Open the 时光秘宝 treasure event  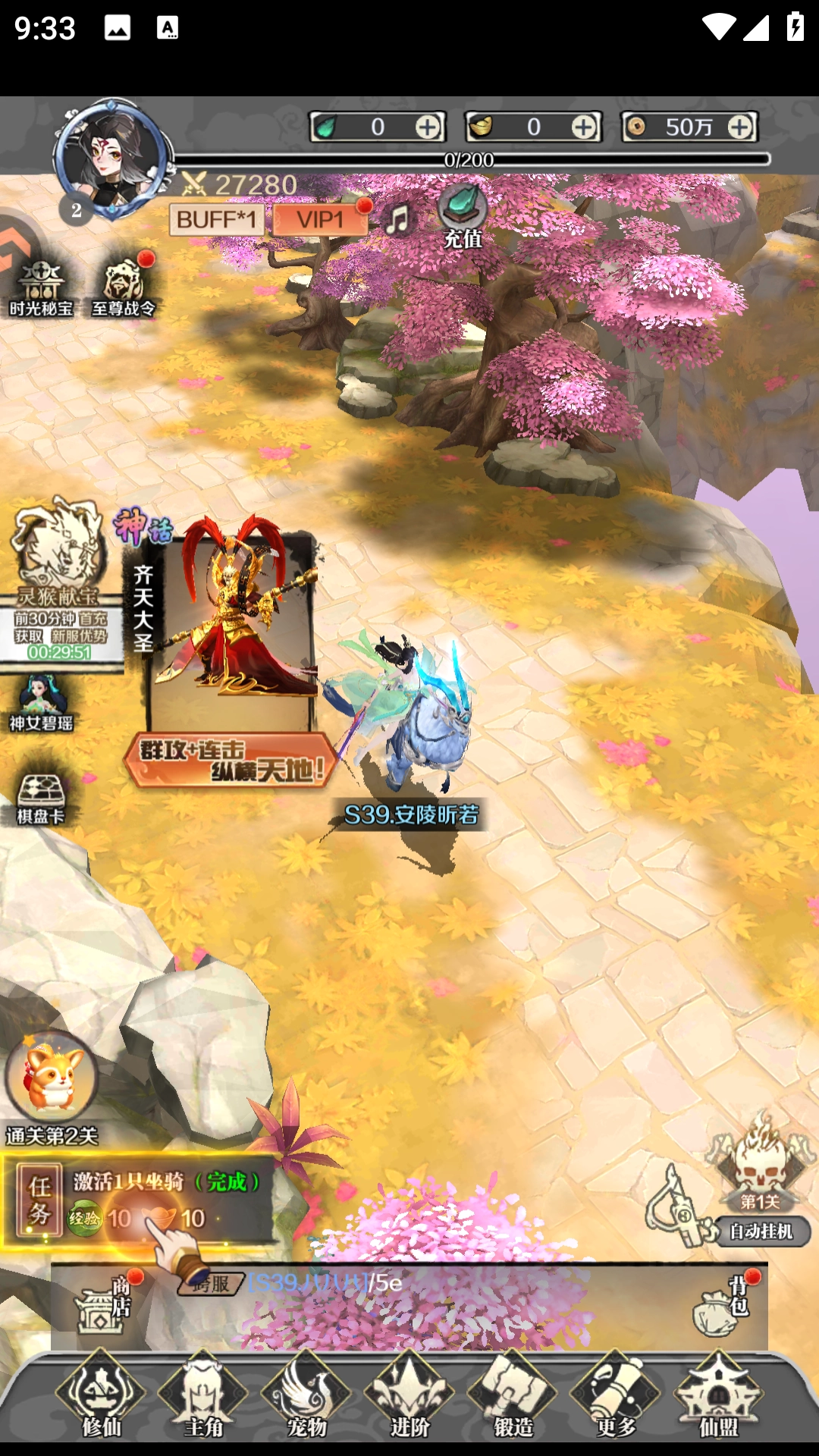[41, 288]
